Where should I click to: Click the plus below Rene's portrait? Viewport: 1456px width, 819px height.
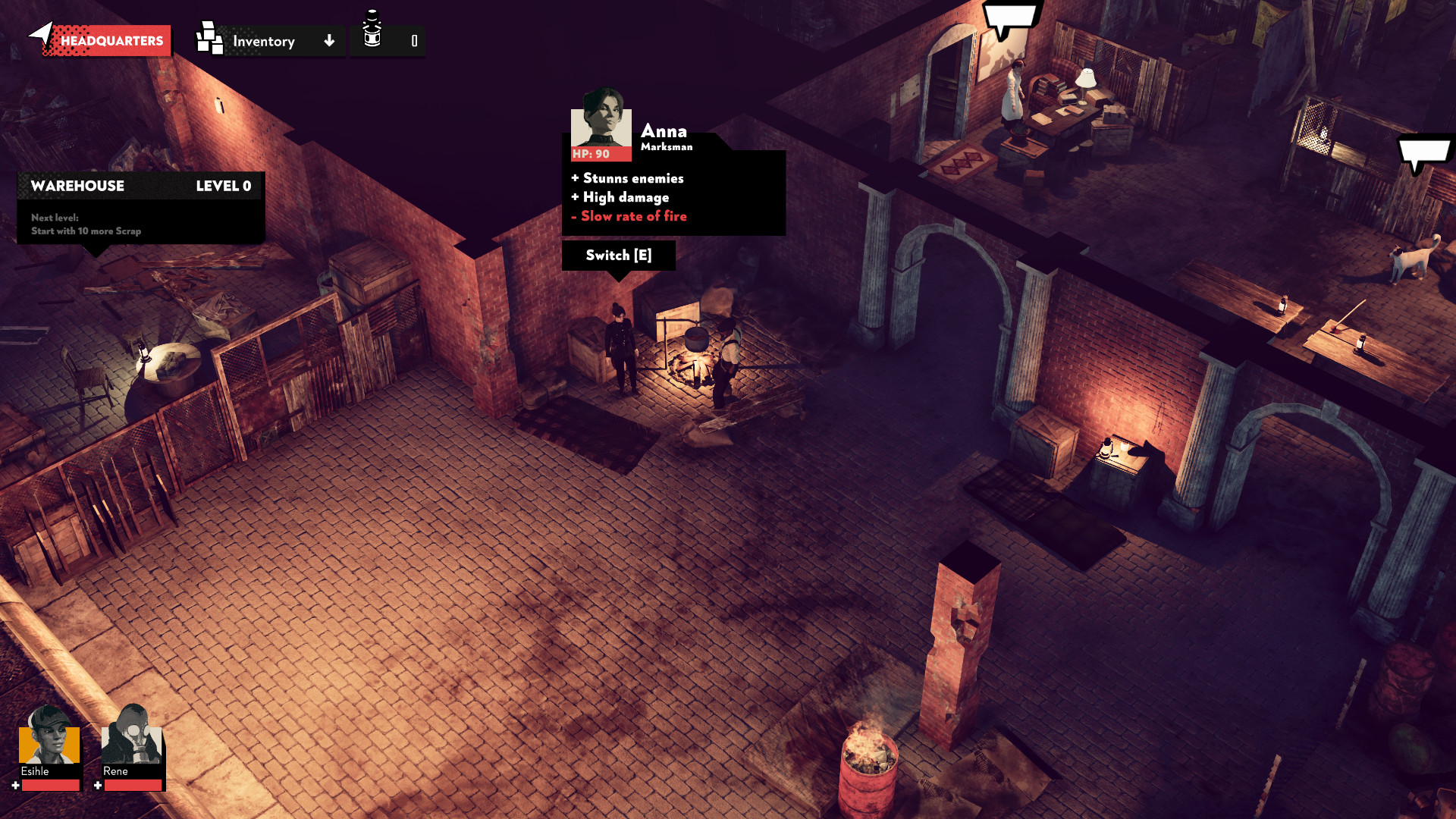coord(97,786)
